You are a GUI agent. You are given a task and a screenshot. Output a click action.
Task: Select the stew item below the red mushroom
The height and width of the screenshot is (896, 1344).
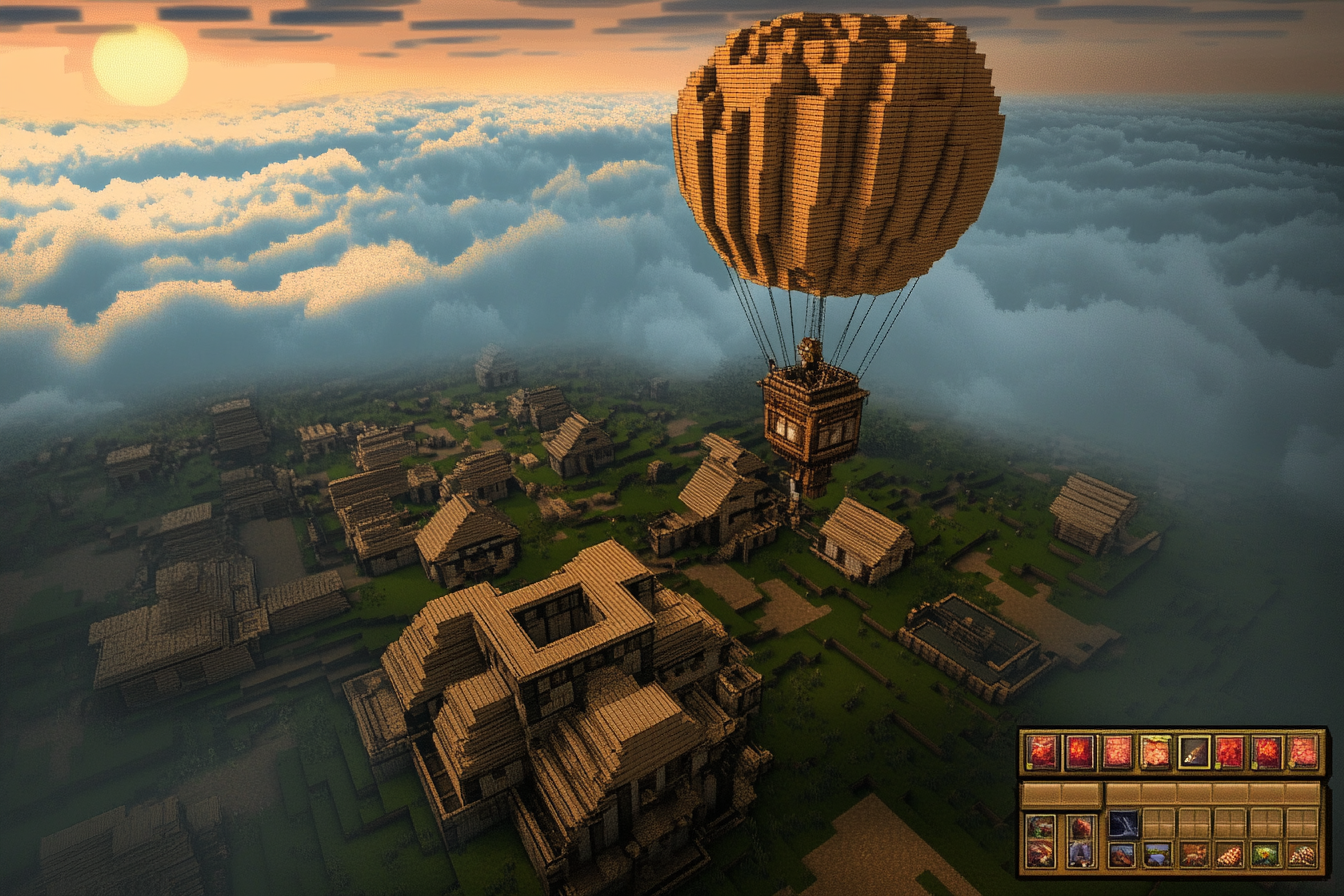[x=1081, y=855]
